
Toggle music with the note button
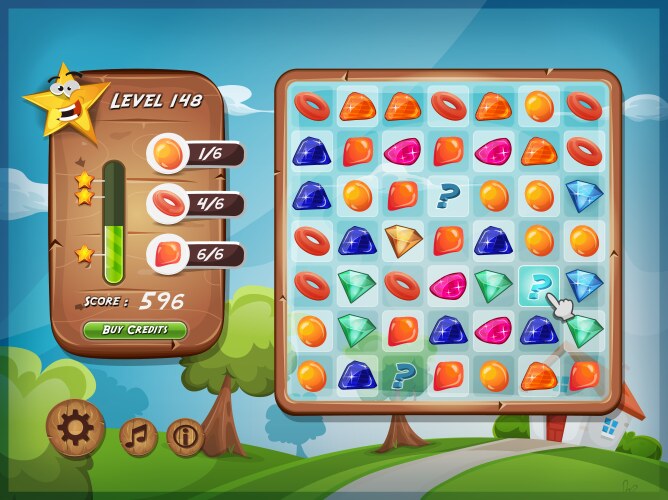pyautogui.click(x=139, y=436)
